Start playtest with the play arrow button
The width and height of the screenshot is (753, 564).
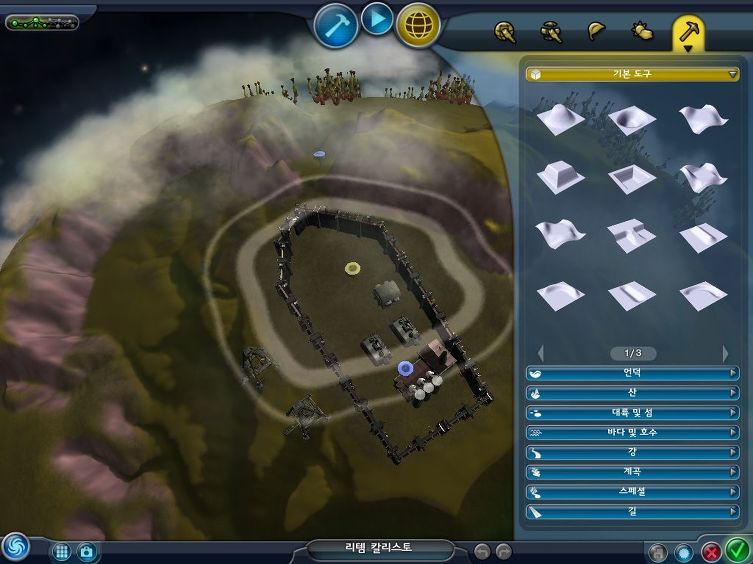[377, 19]
